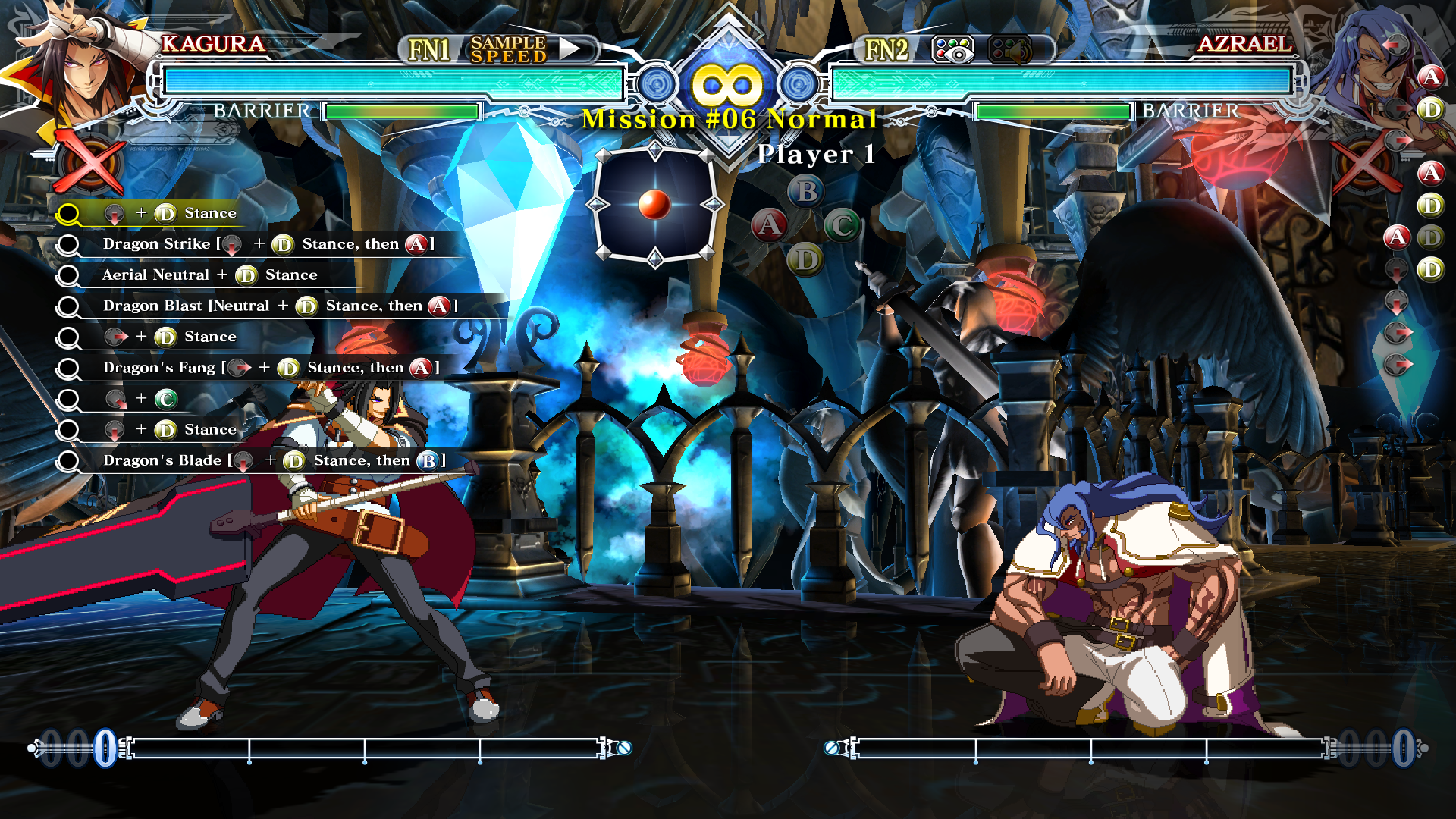Click the red A button in input display

pyautogui.click(x=769, y=225)
